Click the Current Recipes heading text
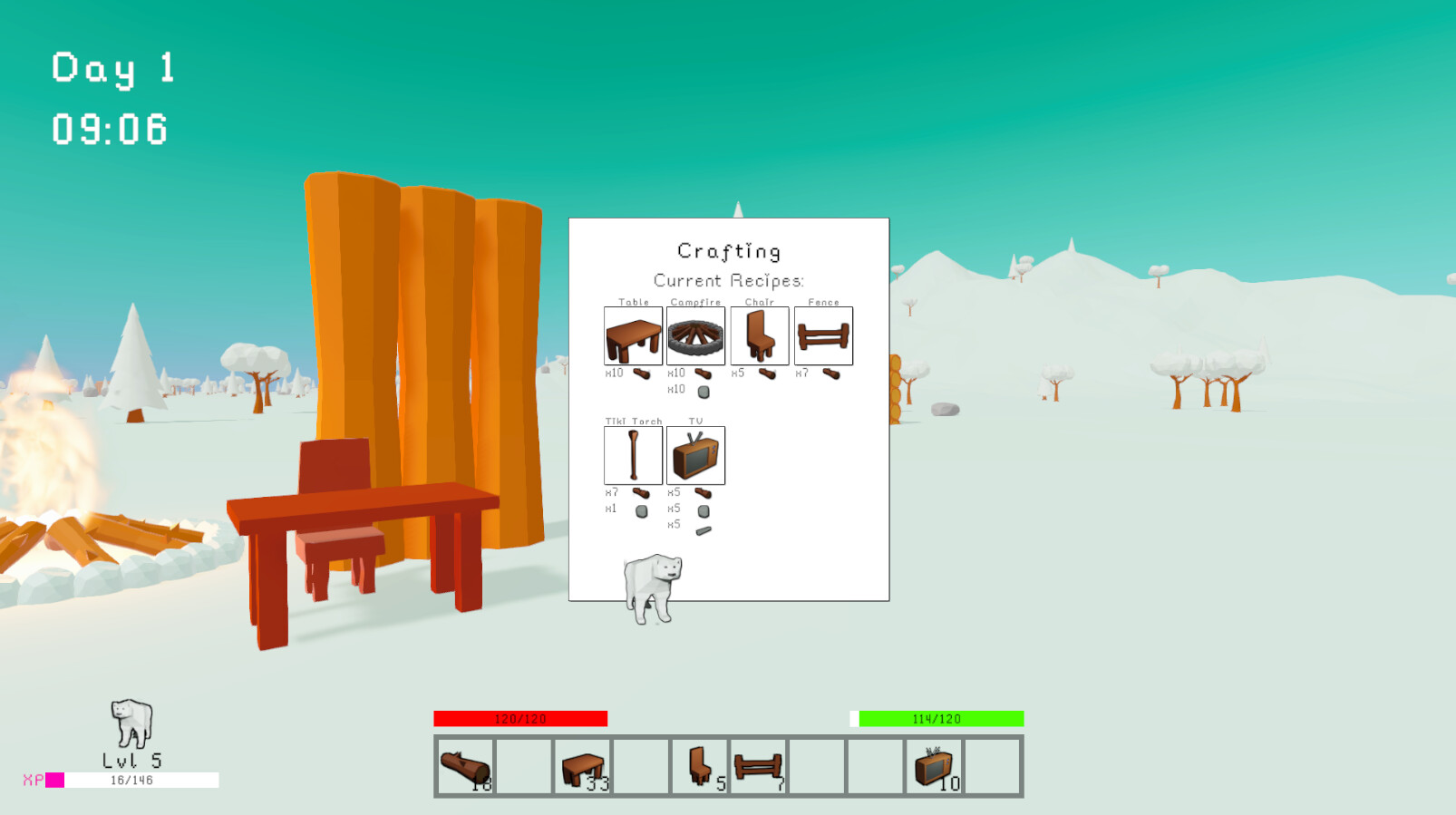Screen dimensions: 1456x815 tap(729, 280)
